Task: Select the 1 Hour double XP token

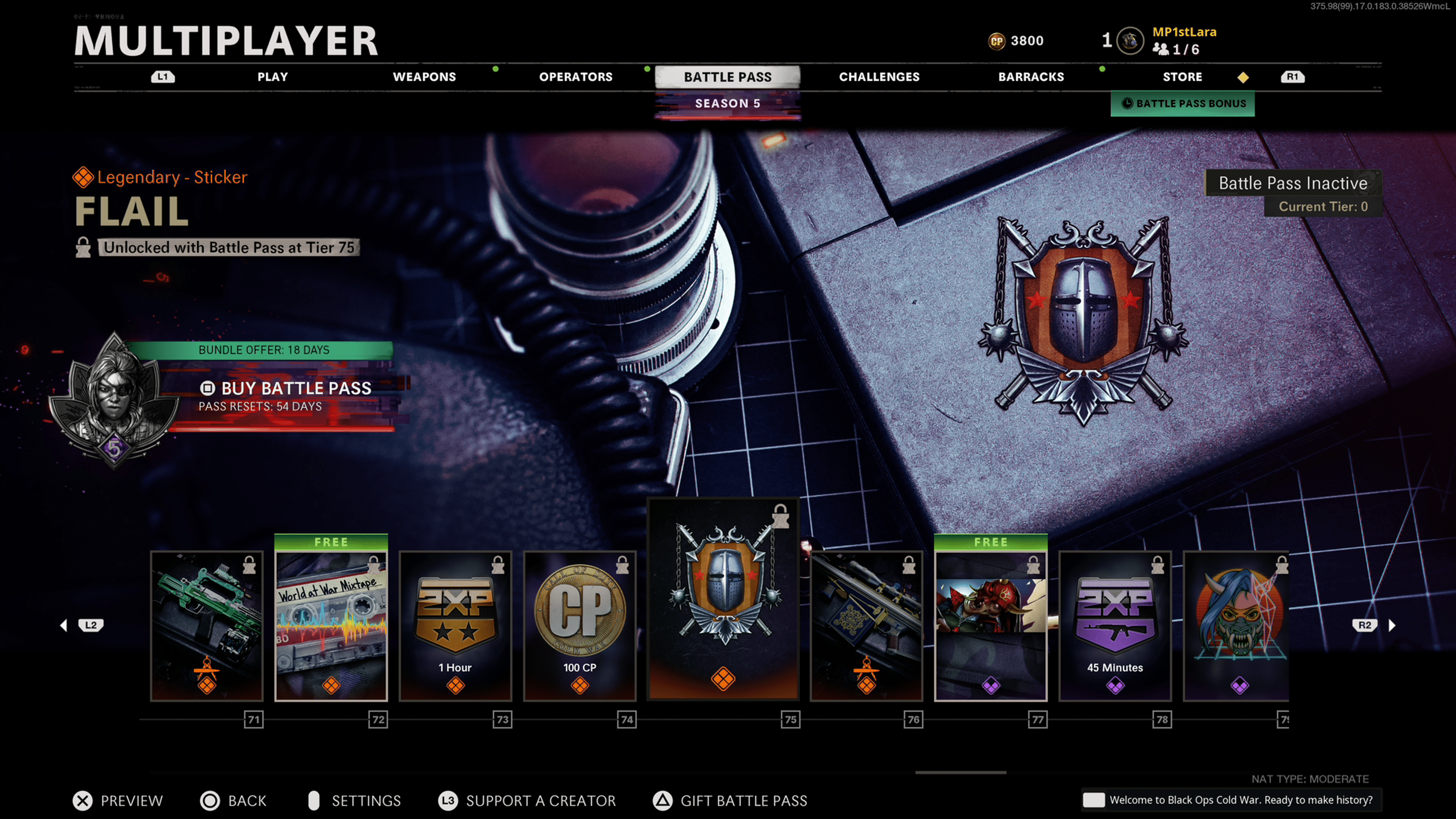Action: 455,626
